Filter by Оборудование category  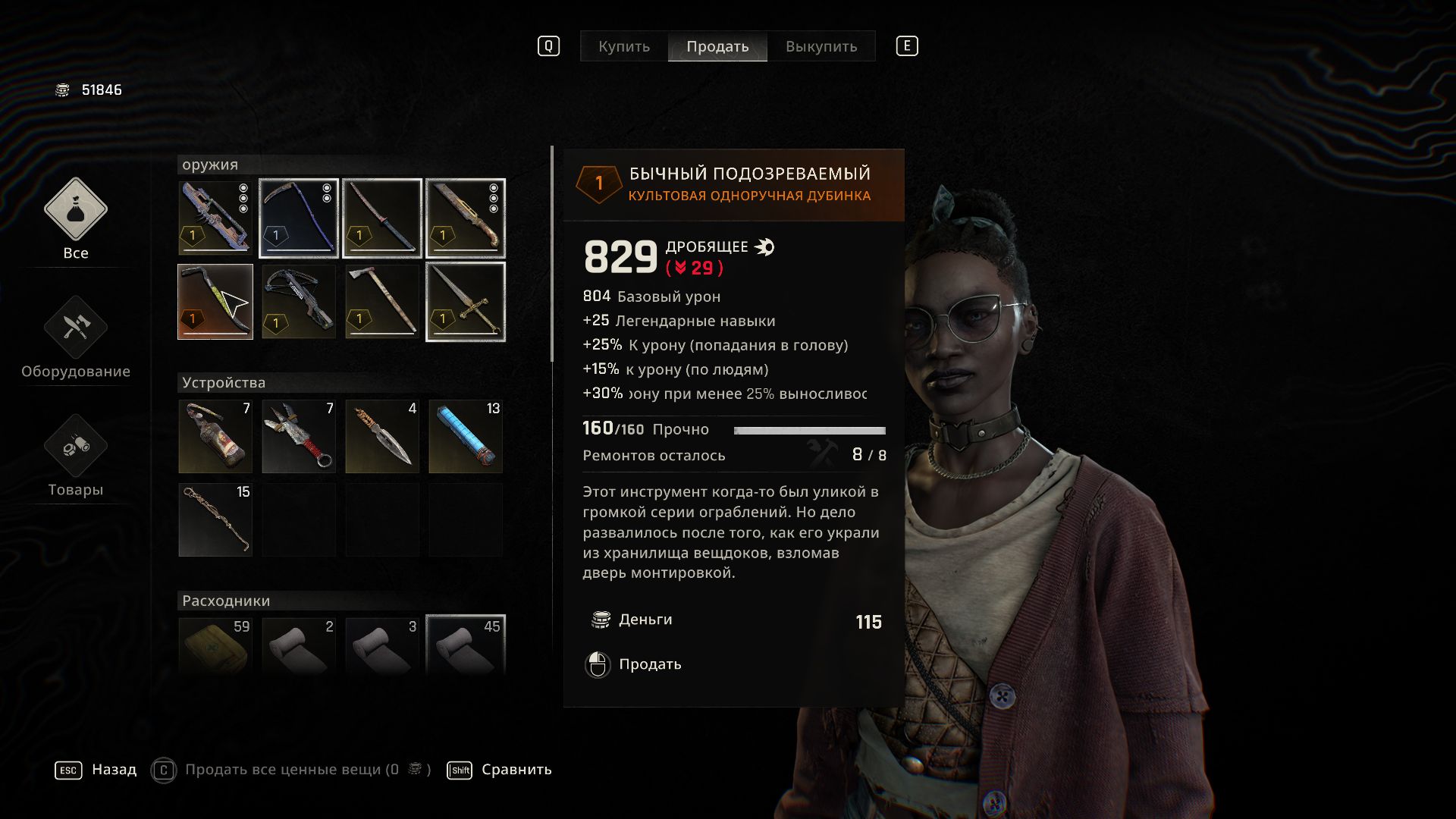75,337
